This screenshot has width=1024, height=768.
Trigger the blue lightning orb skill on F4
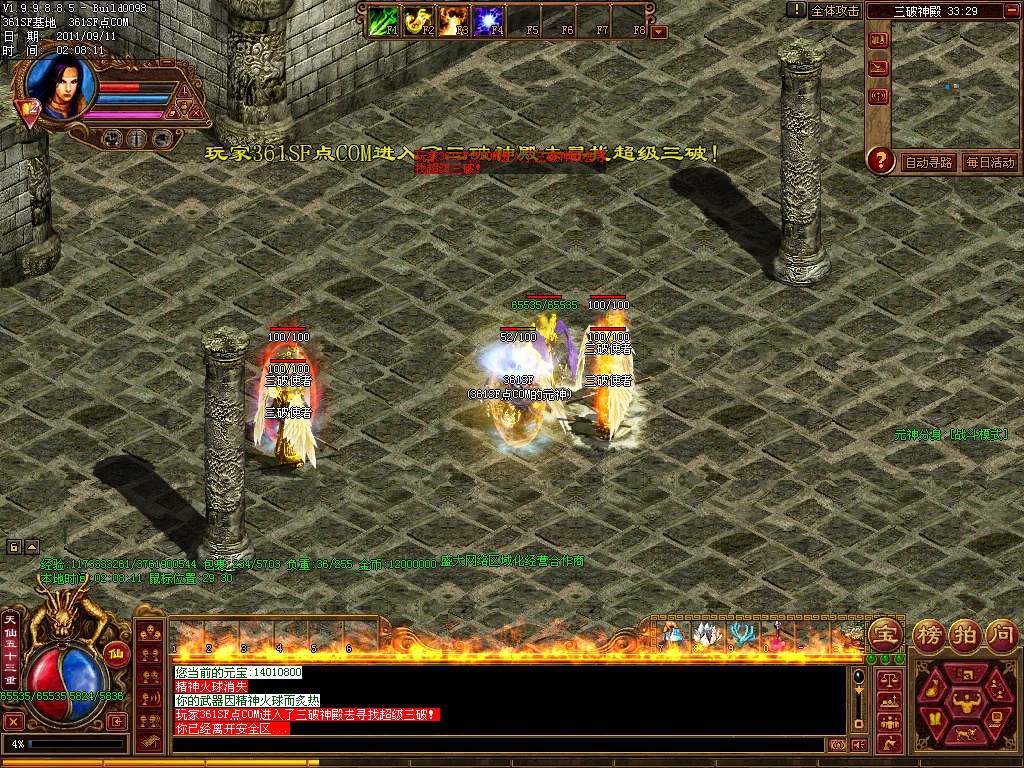click(x=488, y=19)
